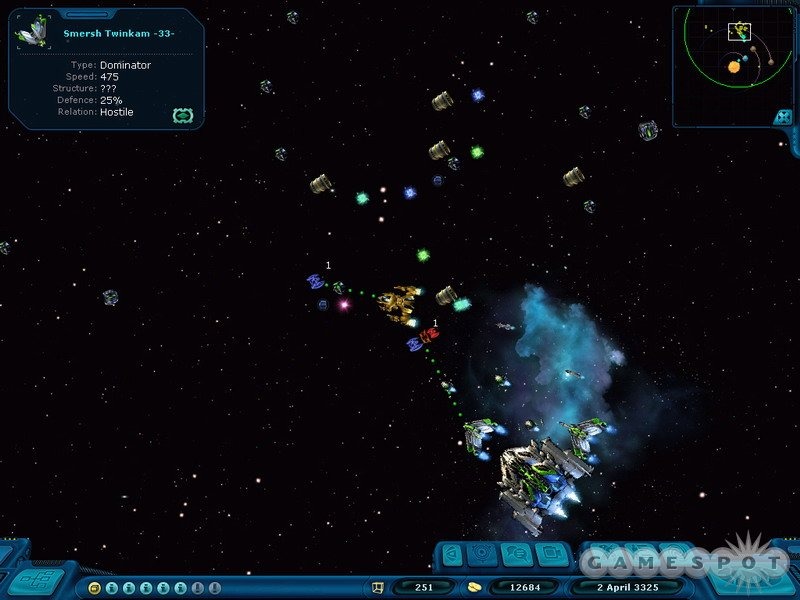Click the yellow message icon in the bottom bar
Screen dimensions: 800x600
[x=94, y=588]
